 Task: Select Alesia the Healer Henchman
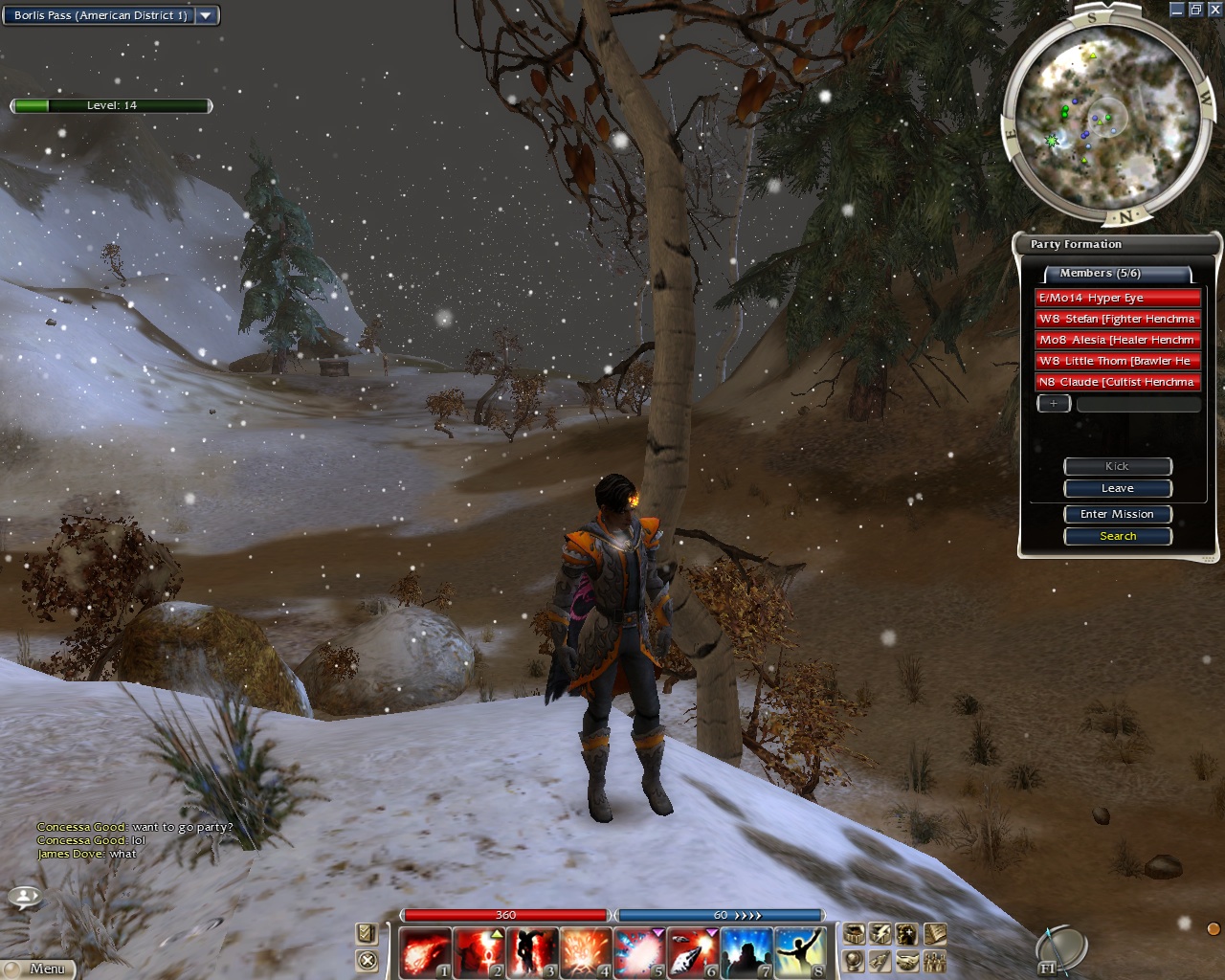point(1117,340)
